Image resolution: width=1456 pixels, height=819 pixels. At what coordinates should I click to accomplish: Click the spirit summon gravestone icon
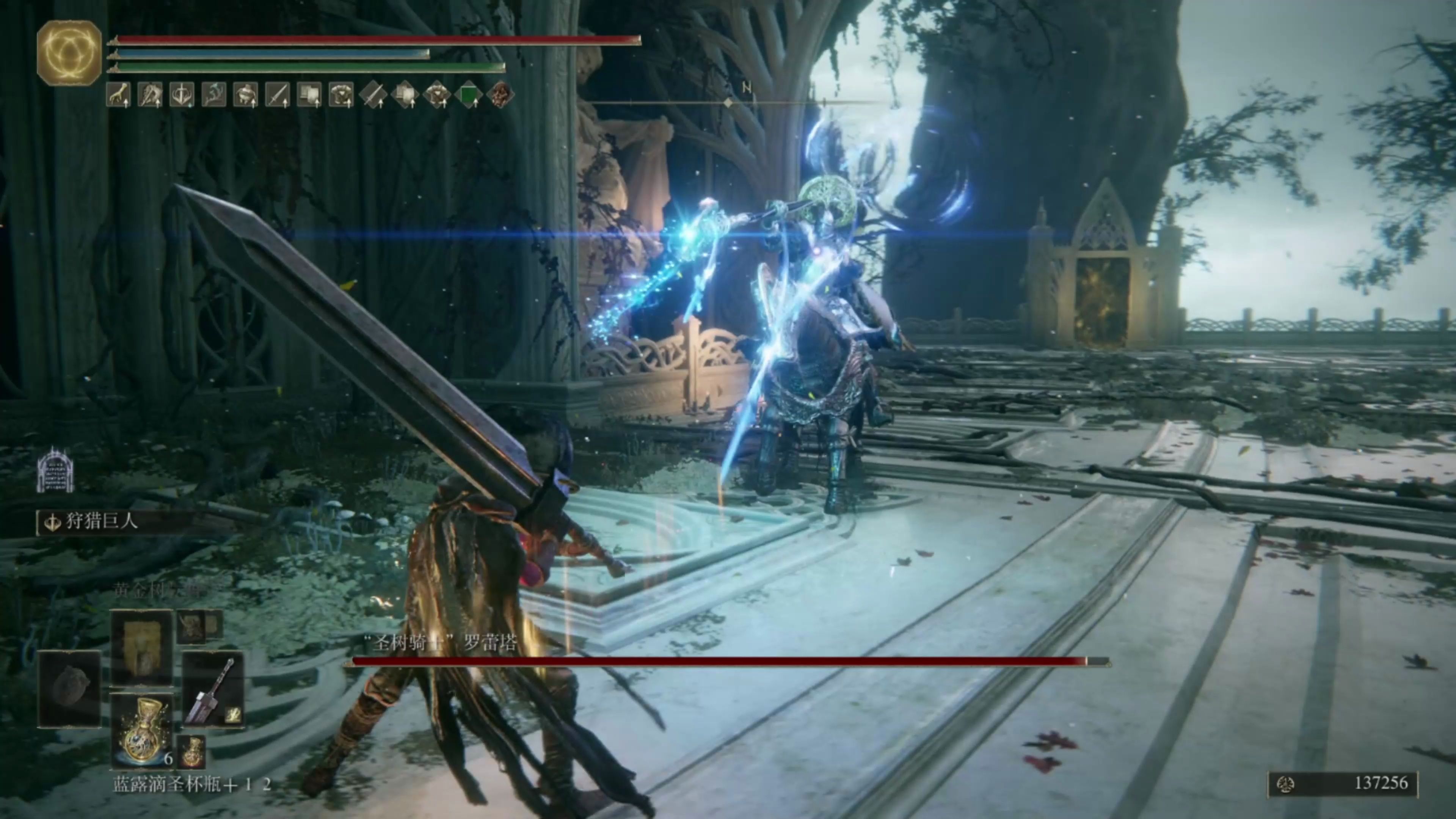click(55, 470)
